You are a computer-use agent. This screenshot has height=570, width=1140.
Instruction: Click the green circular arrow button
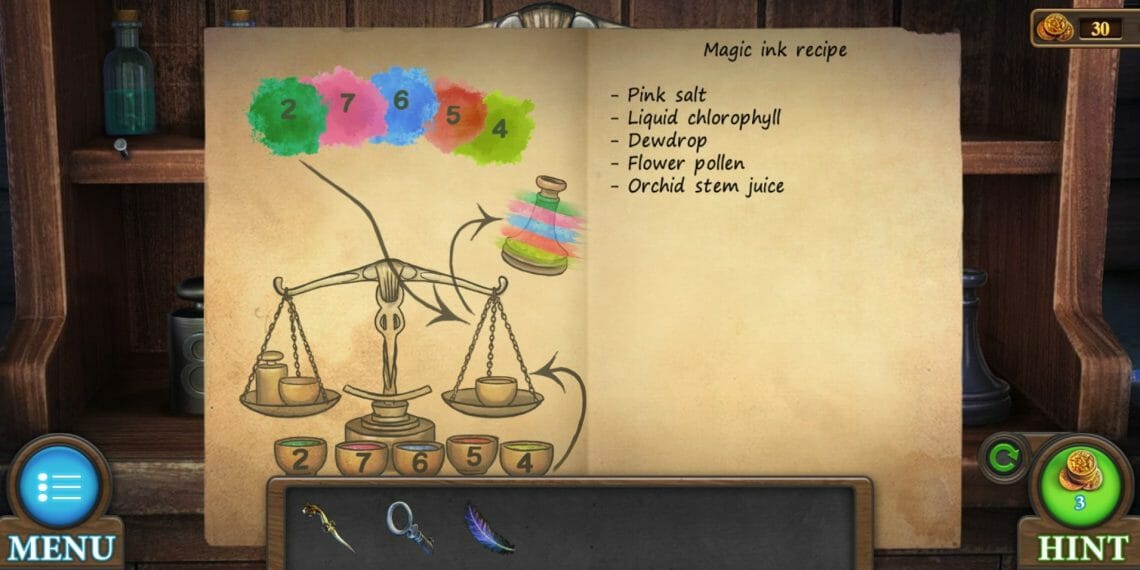point(1000,460)
